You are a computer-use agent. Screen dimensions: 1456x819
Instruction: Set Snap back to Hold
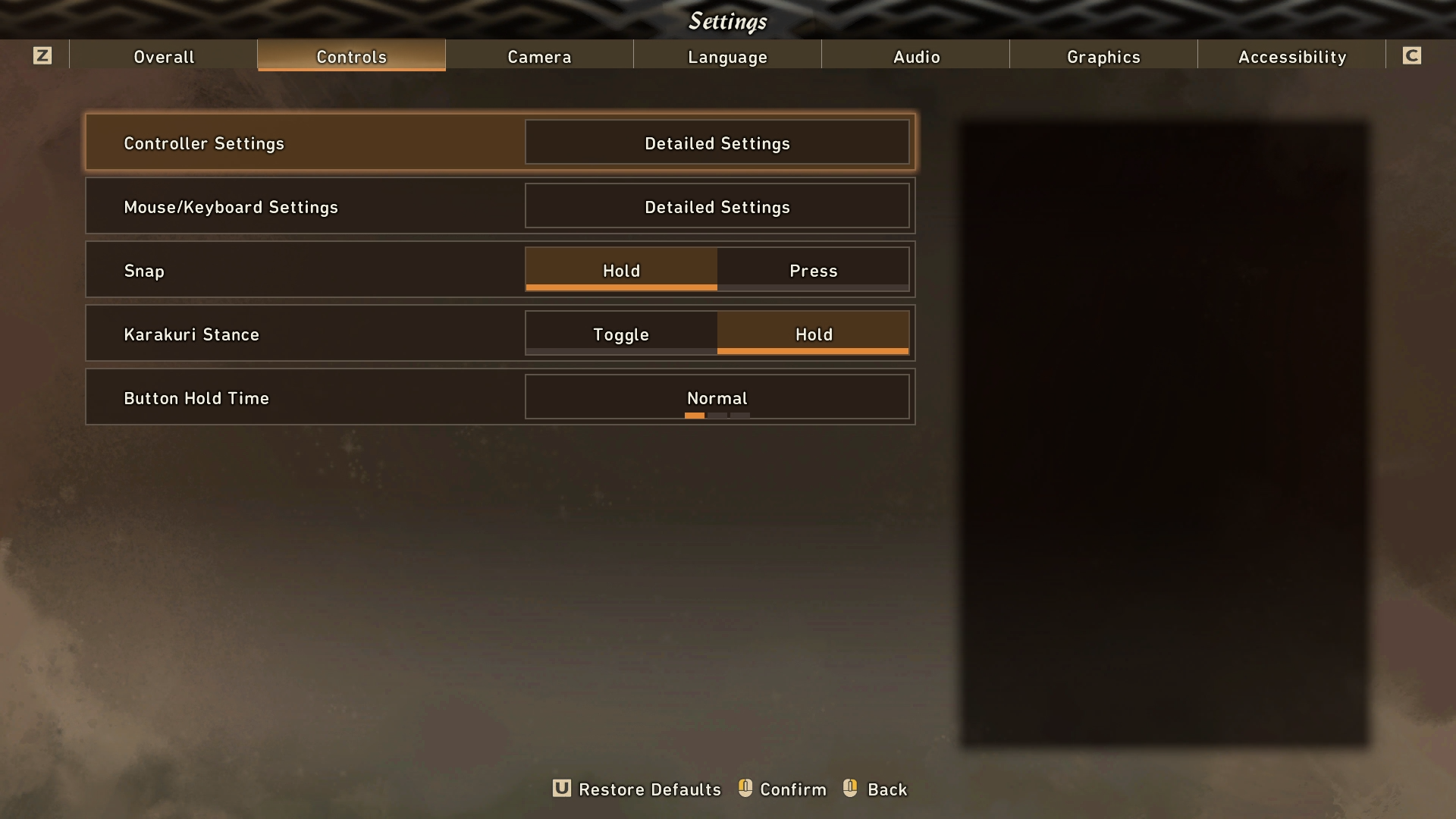tap(620, 271)
